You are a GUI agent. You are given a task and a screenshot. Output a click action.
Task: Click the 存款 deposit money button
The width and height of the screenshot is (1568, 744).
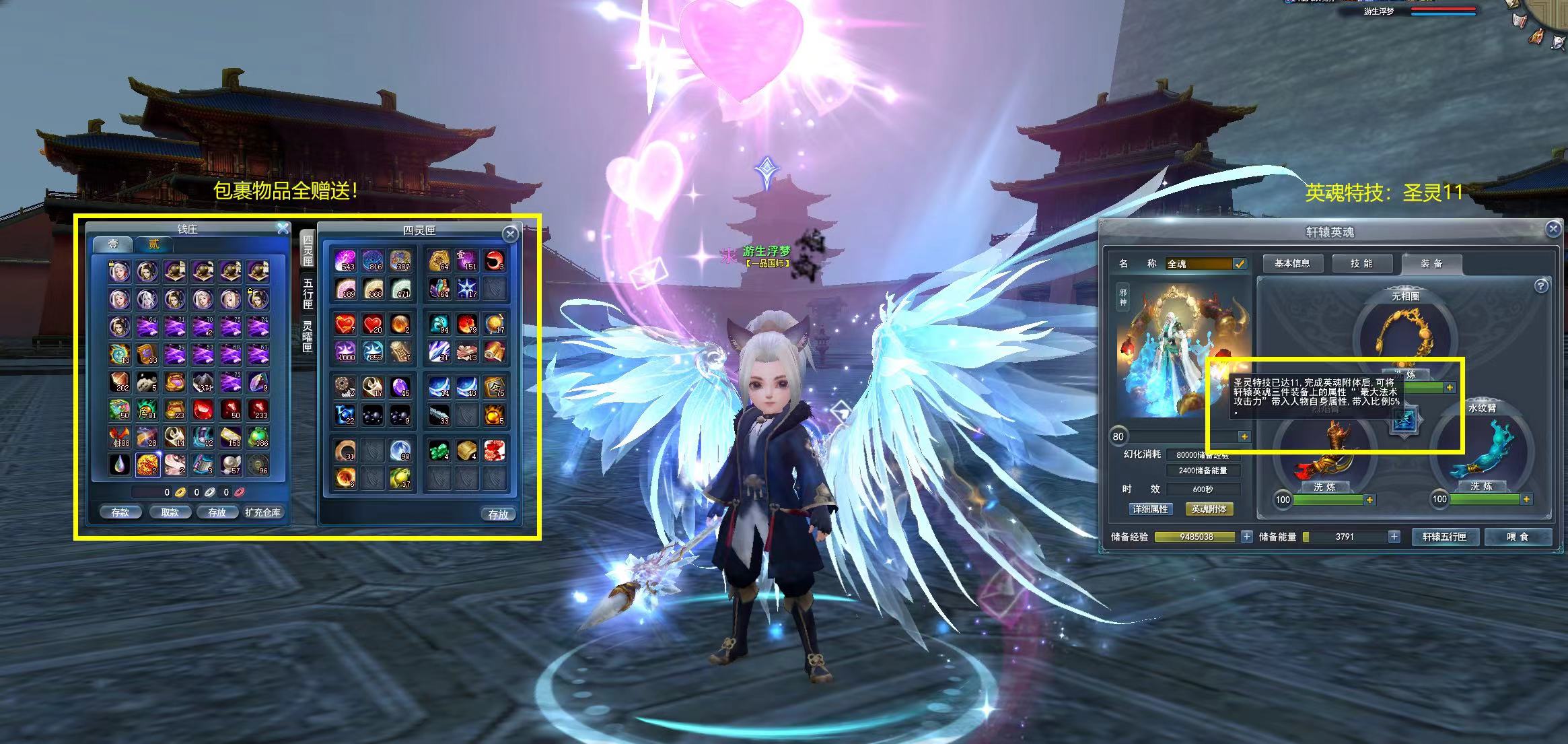click(x=120, y=512)
